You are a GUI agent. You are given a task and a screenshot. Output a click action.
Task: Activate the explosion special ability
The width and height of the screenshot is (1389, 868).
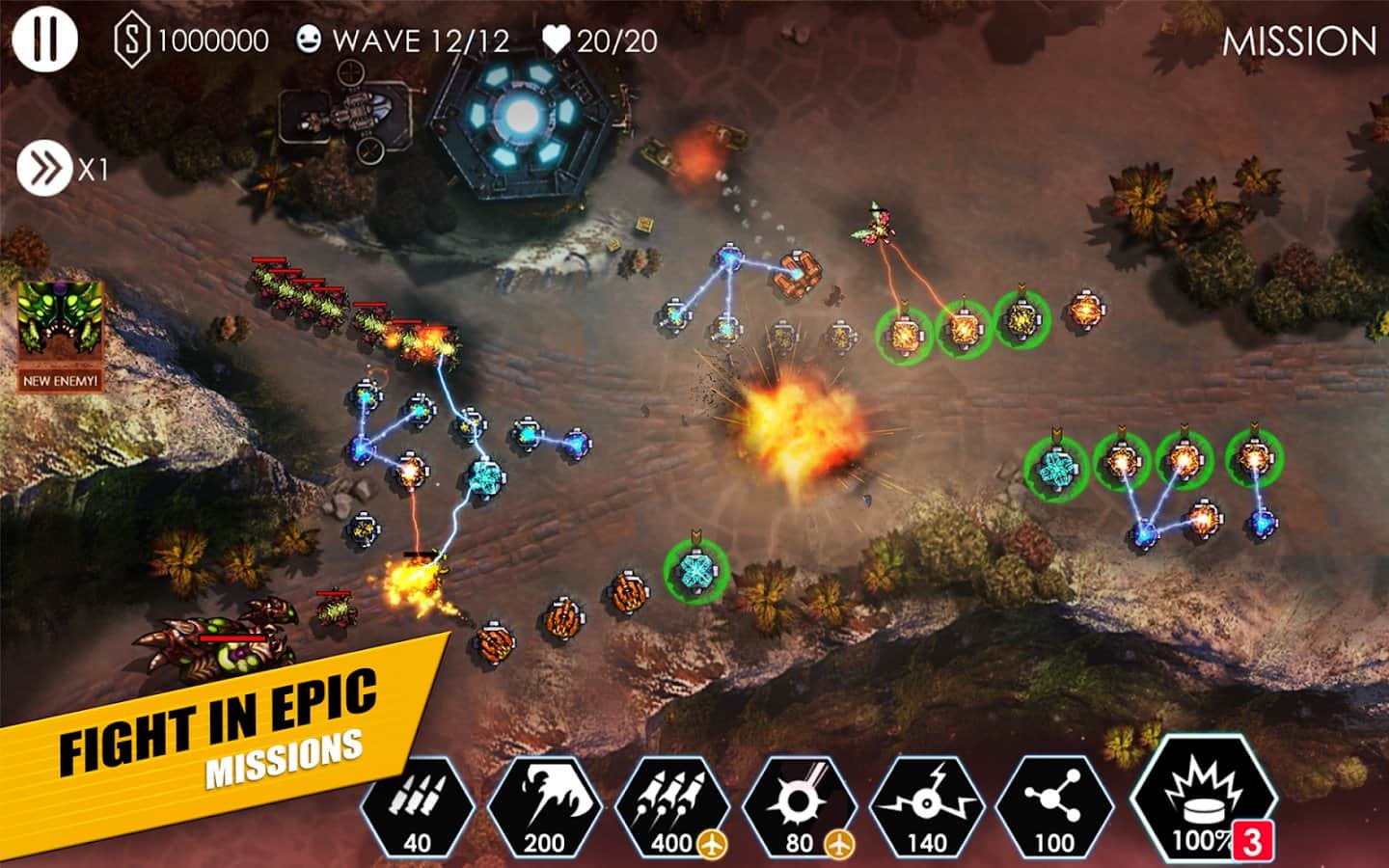(x=1202, y=802)
